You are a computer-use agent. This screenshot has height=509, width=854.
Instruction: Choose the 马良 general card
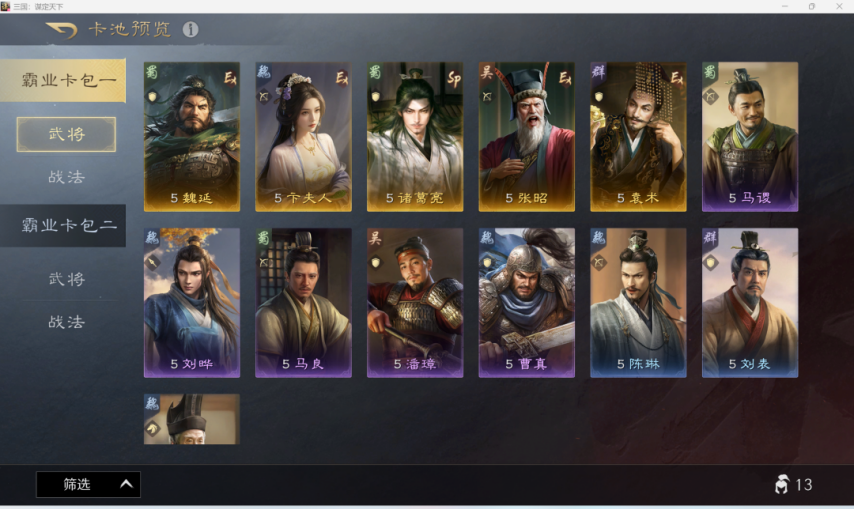click(303, 302)
